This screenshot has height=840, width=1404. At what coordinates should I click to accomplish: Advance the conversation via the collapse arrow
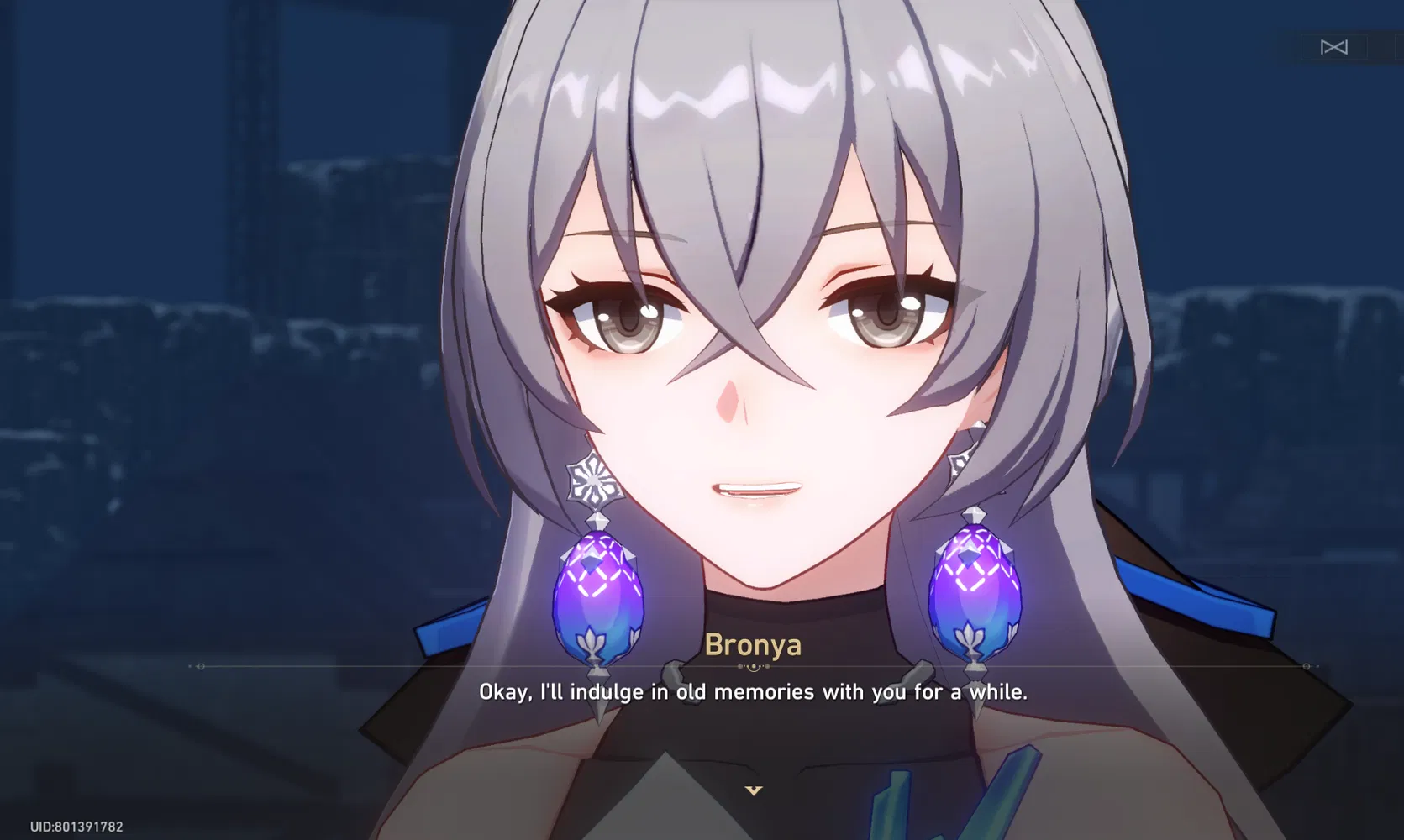pos(752,790)
